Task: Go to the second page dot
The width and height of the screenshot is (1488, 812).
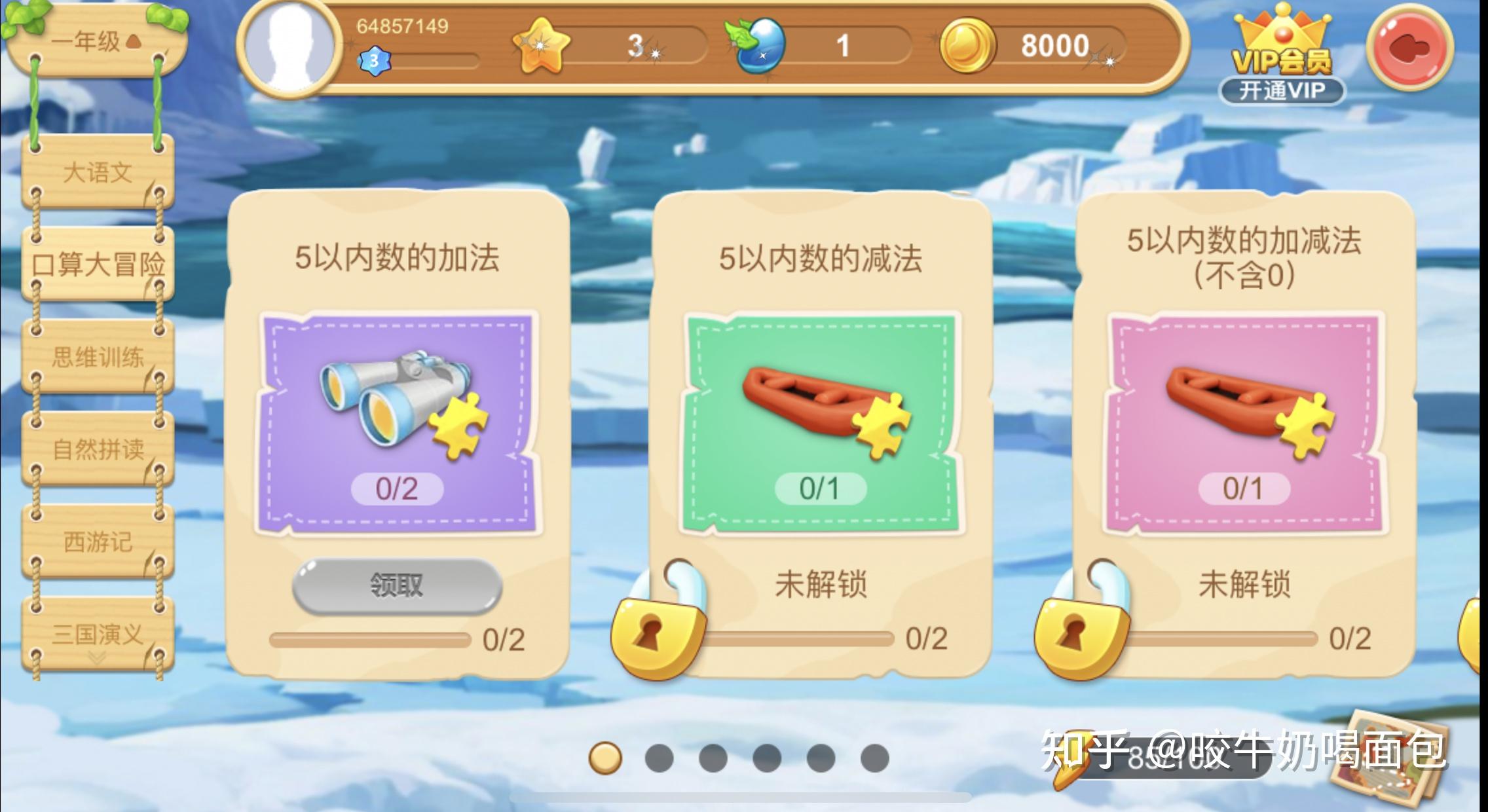Action: 659,758
